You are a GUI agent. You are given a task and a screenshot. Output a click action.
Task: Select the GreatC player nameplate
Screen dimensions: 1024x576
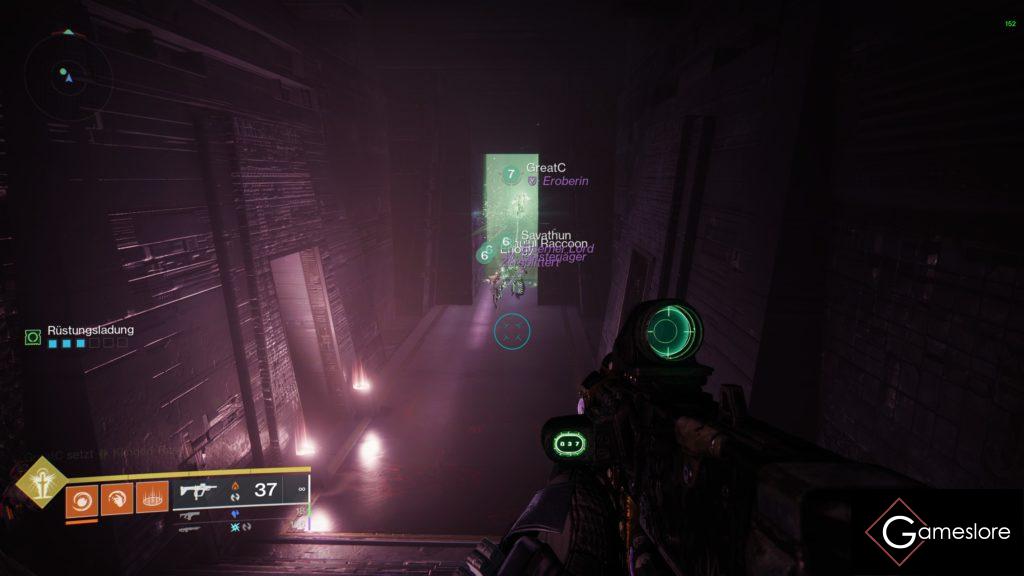click(x=545, y=168)
